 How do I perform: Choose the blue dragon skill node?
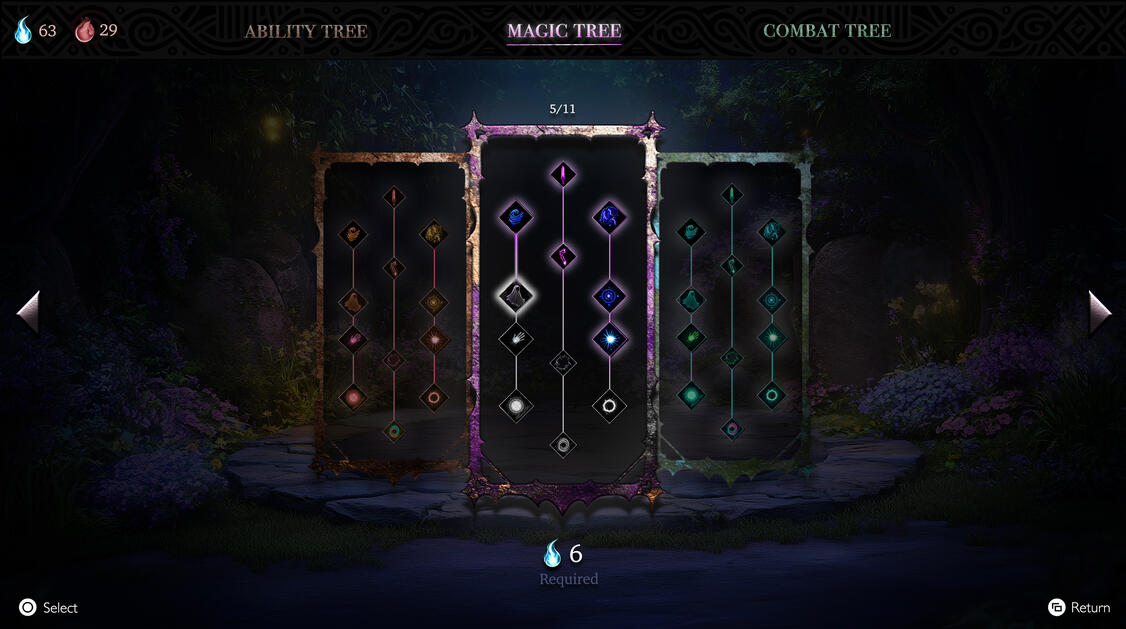609,215
